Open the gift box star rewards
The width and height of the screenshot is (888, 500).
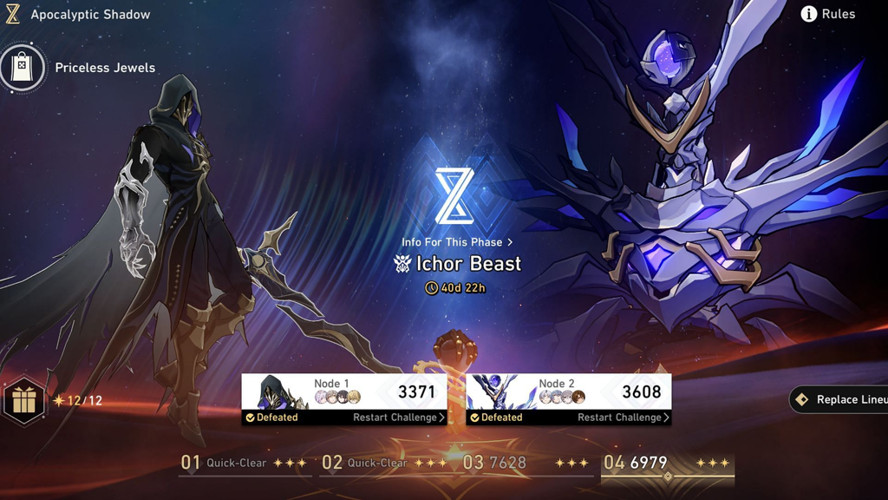pyautogui.click(x=23, y=401)
